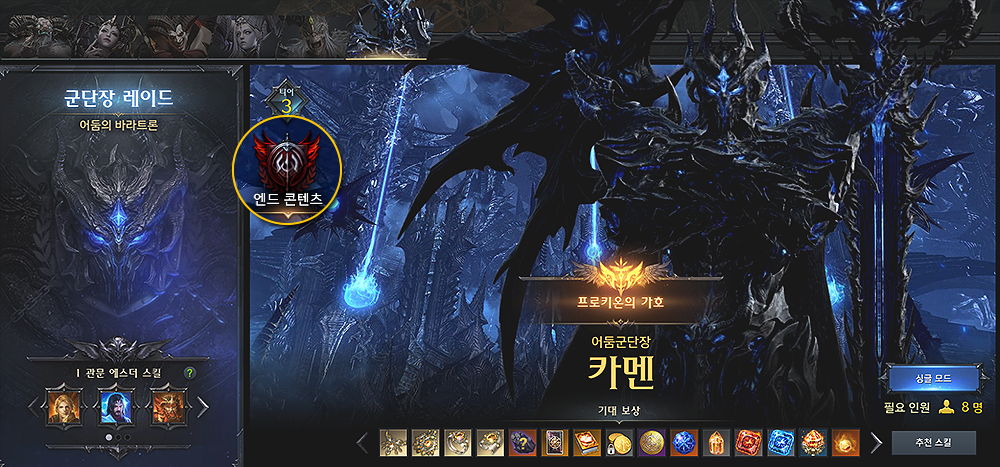This screenshot has width=1000, height=467.
Task: Select the 엔드 콘텐츠 end content emblem
Action: [288, 170]
